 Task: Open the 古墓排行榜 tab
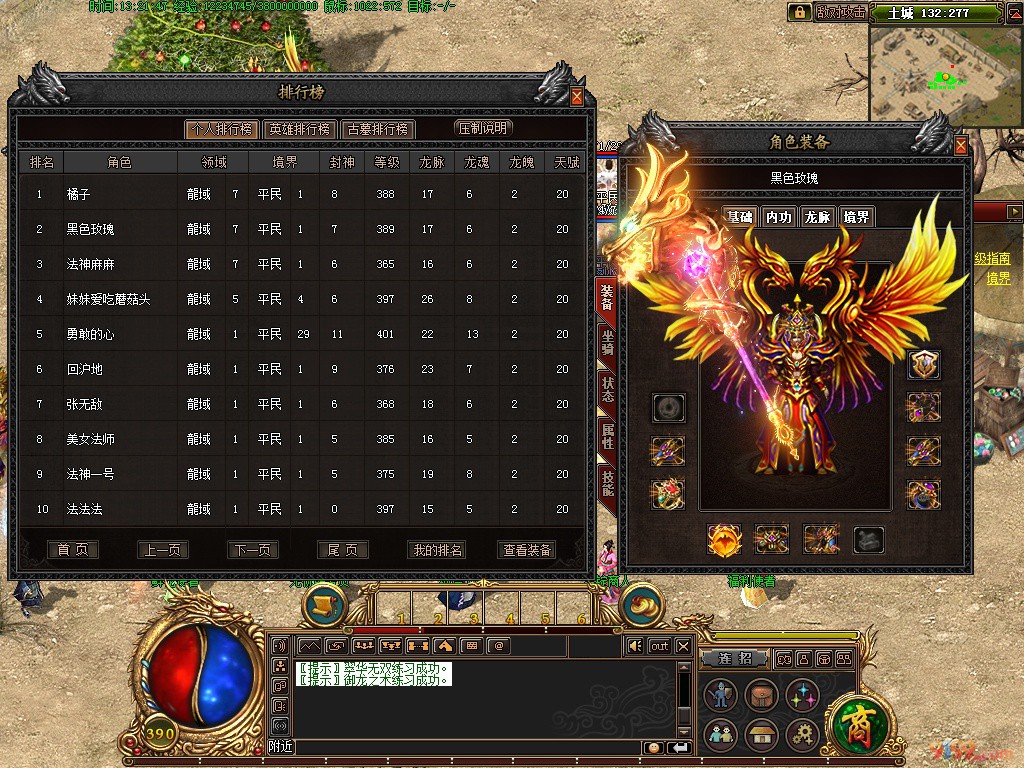pyautogui.click(x=377, y=129)
